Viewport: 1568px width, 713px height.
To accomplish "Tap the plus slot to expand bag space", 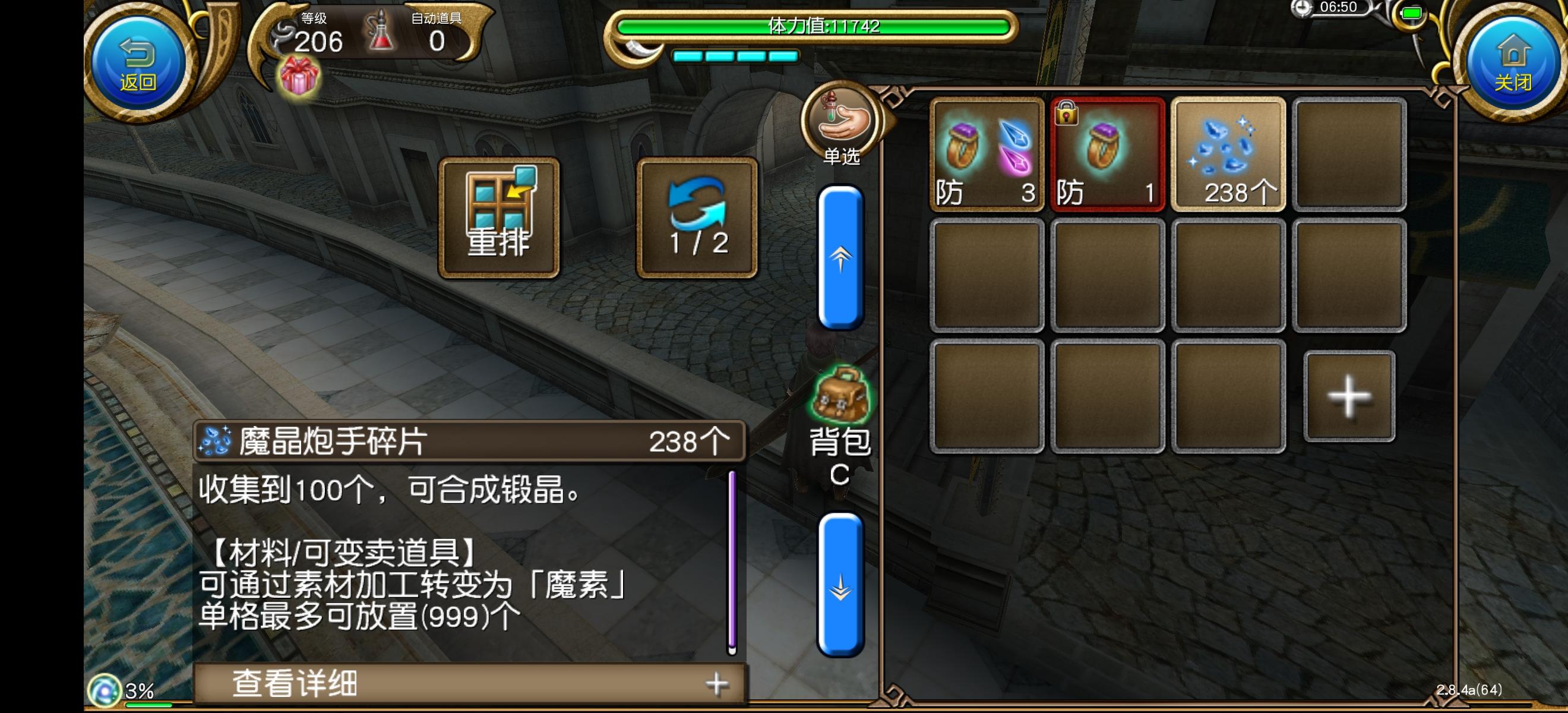I will [x=1350, y=397].
